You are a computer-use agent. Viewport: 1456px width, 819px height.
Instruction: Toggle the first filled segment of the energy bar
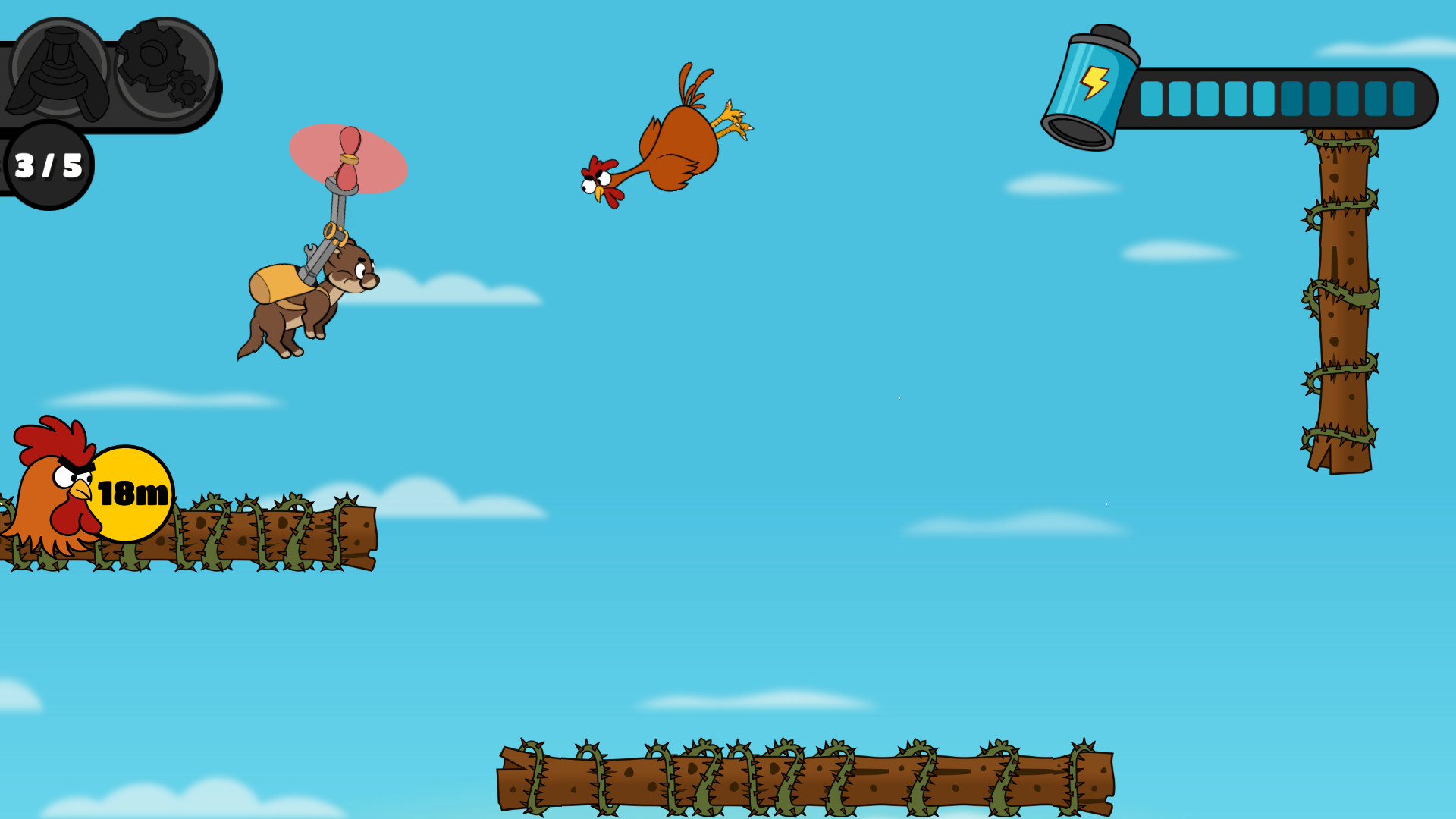pyautogui.click(x=1151, y=97)
